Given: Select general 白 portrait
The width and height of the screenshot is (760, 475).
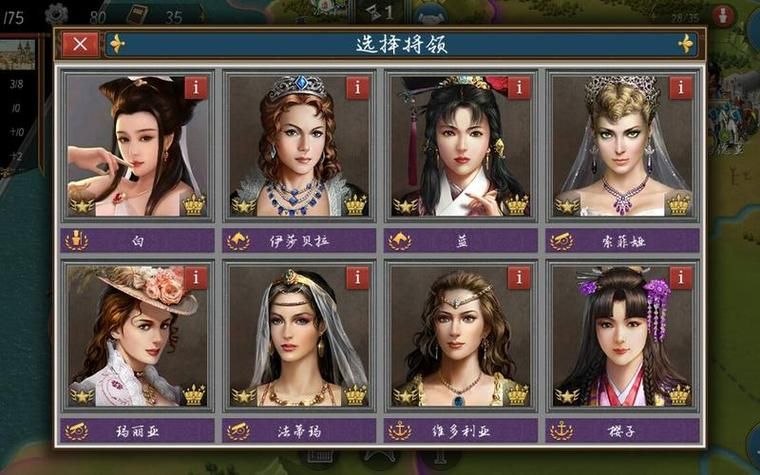Looking at the screenshot, I should point(137,146).
